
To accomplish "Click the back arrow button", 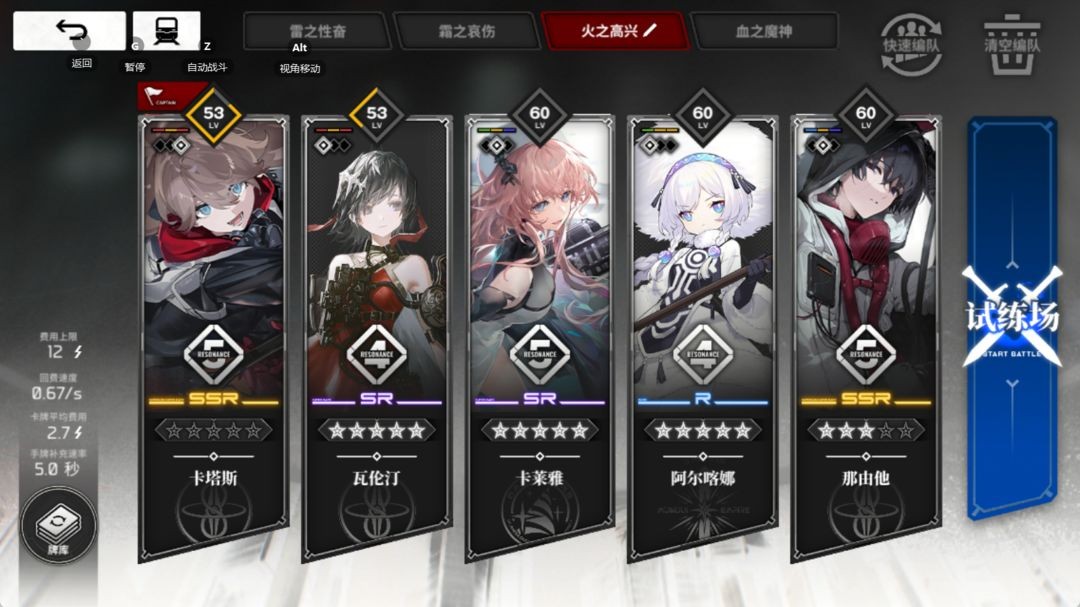I will point(69,31).
